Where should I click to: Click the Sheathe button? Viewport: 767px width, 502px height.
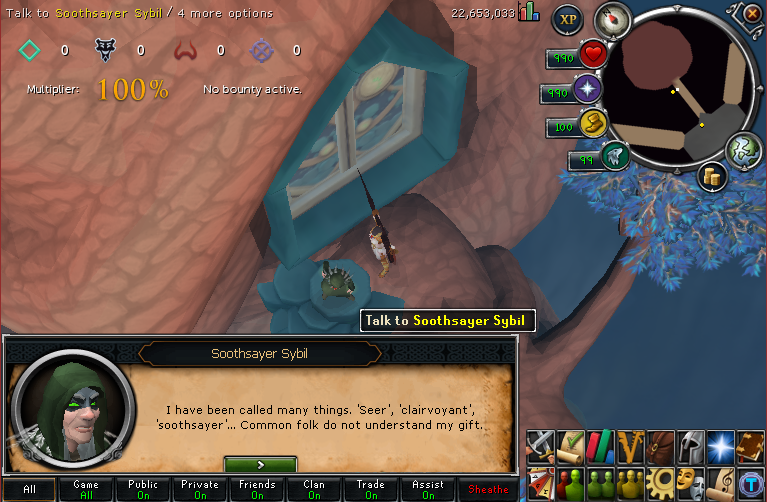[490, 489]
